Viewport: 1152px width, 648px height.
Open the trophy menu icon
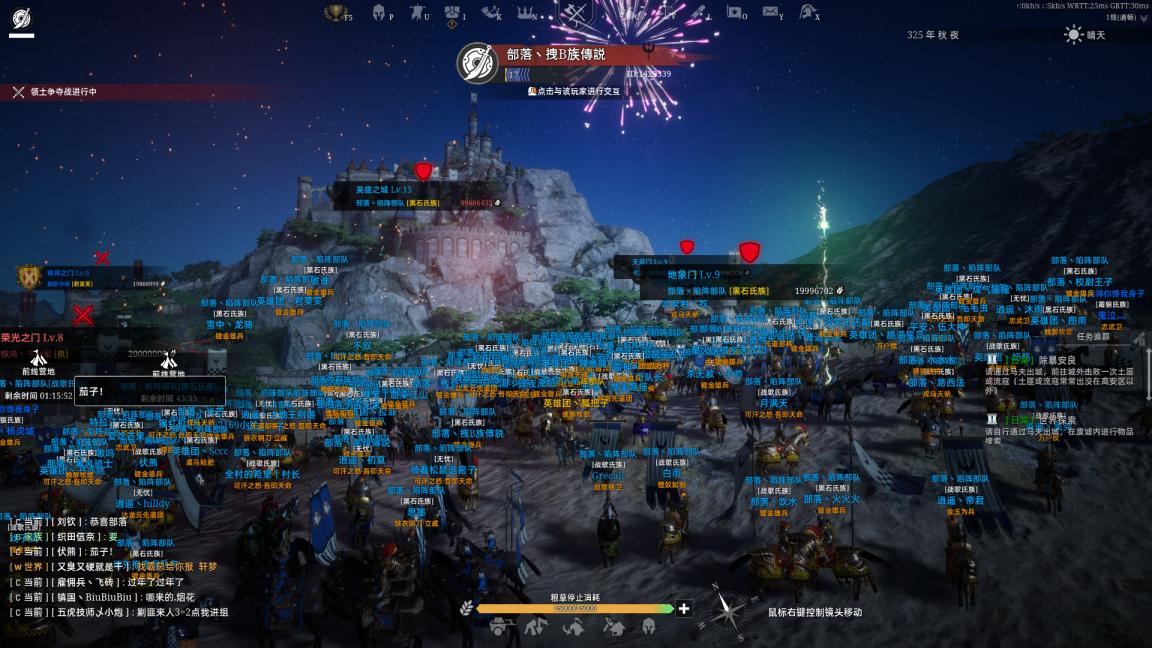tap(336, 13)
